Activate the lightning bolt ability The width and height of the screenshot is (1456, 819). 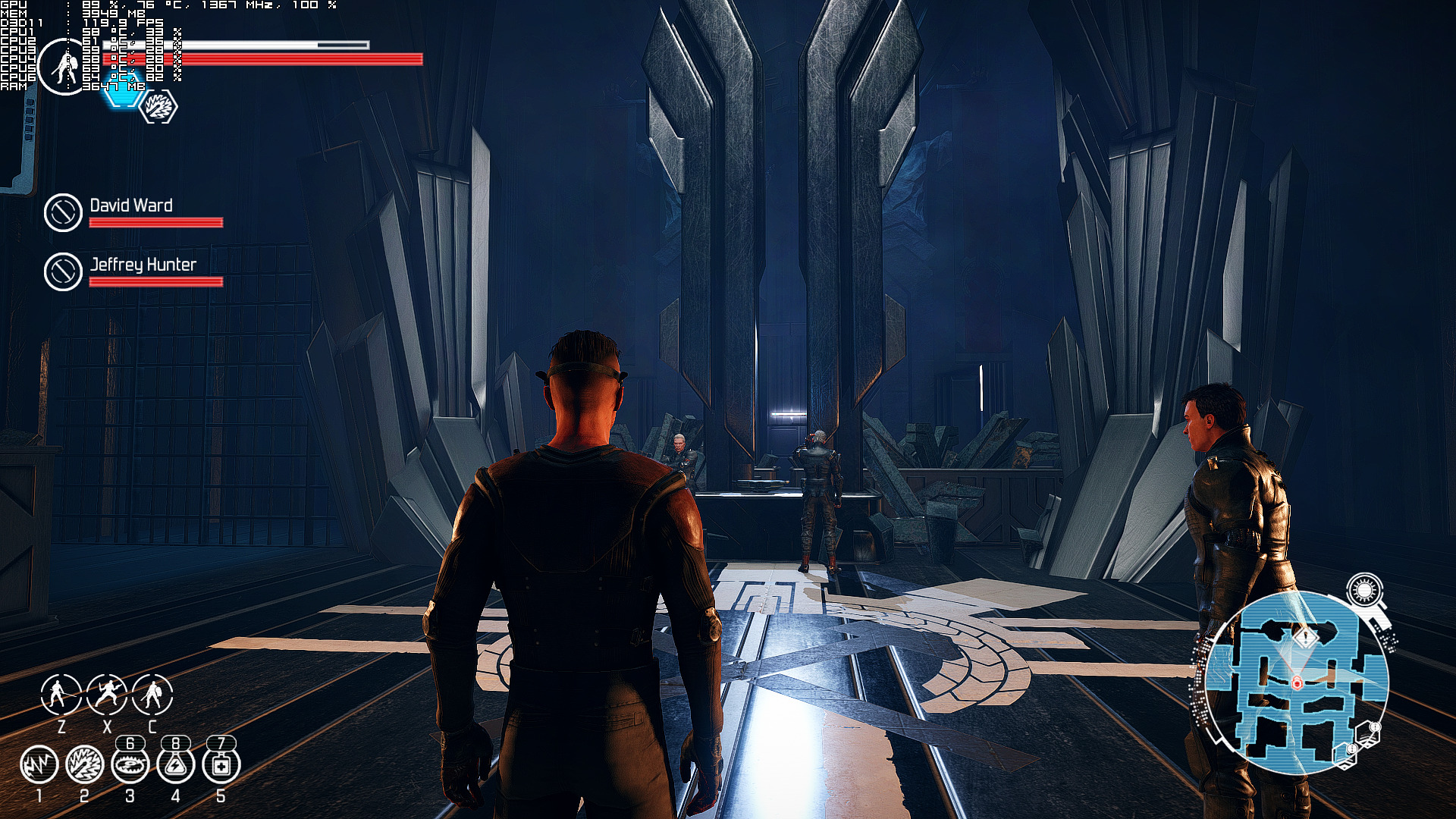click(x=39, y=764)
